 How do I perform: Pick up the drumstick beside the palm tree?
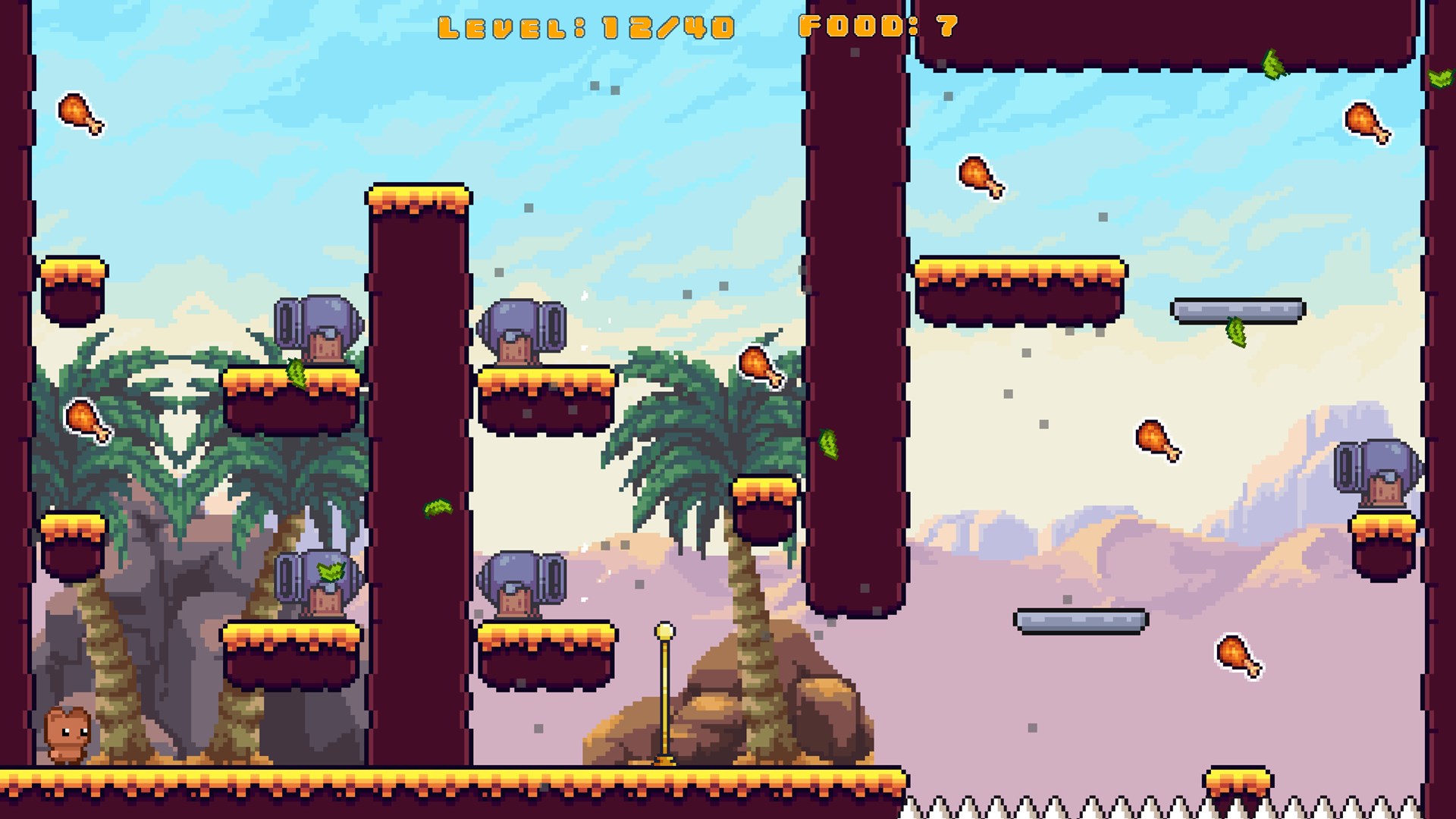pos(758,368)
